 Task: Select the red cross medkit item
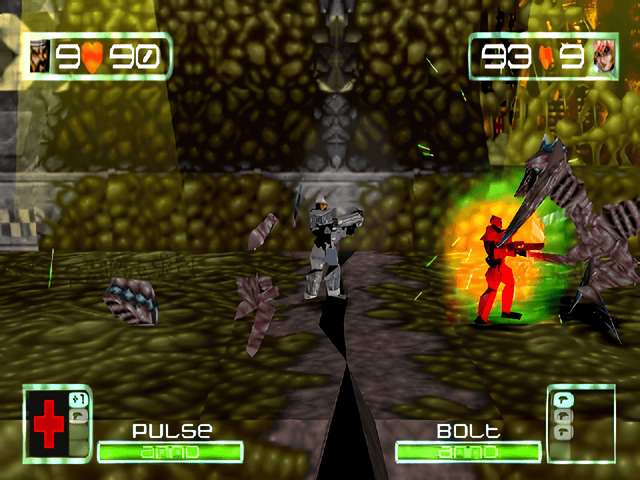click(46, 425)
